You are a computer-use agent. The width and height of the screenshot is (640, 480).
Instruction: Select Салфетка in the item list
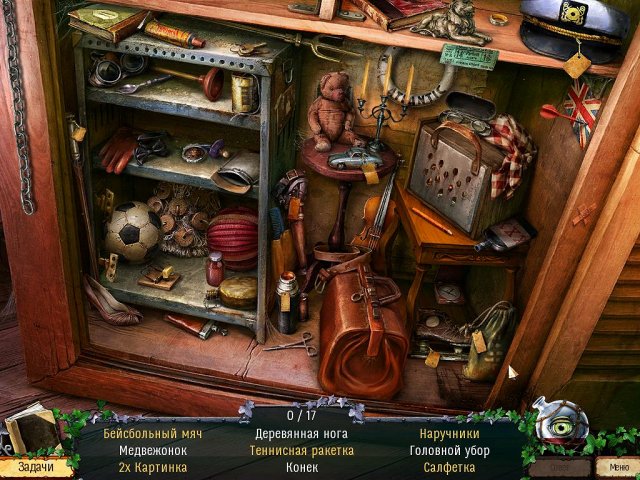click(x=451, y=467)
